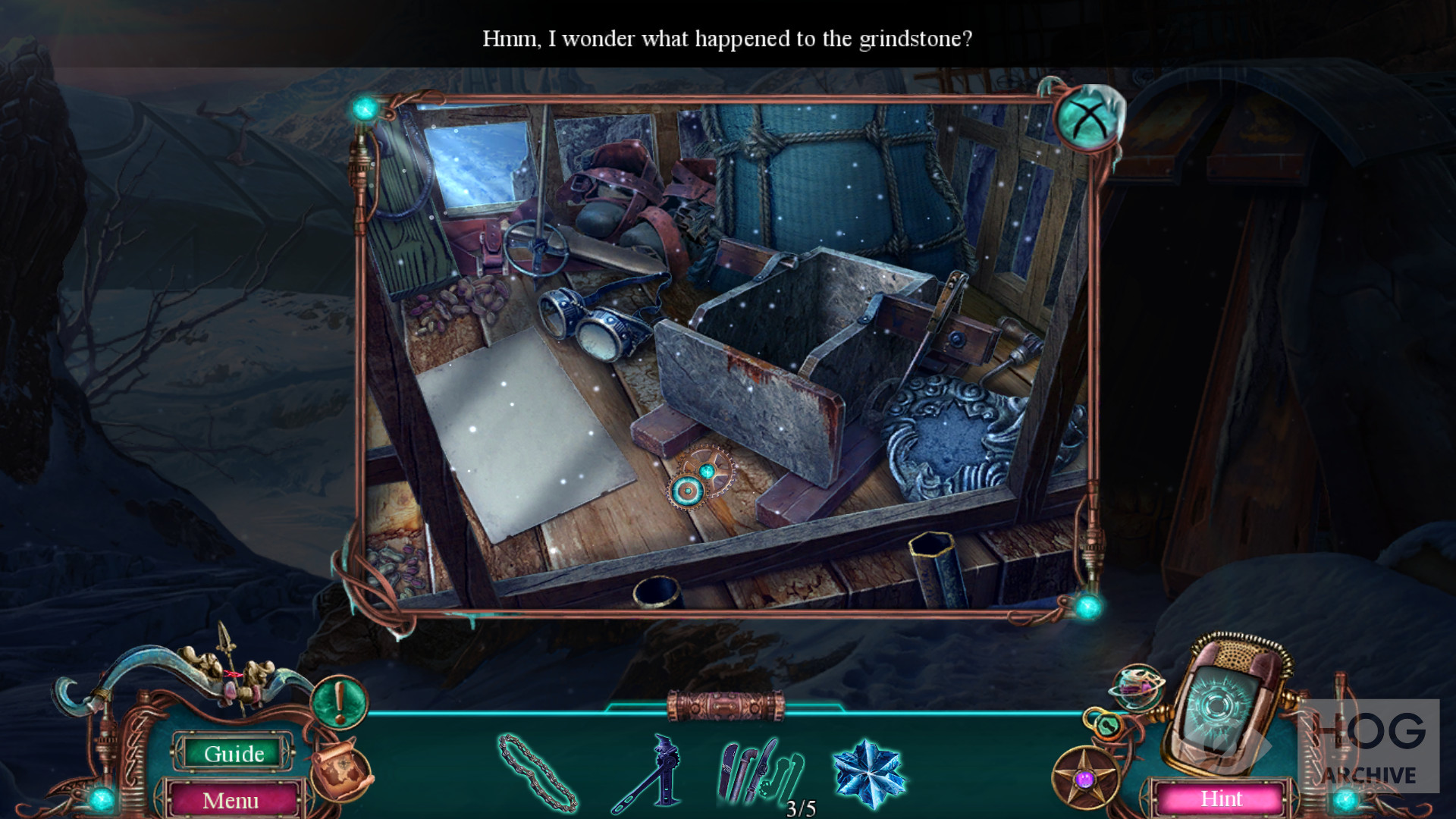1456x819 pixels.
Task: Open the strategy Guide
Action: tap(234, 753)
